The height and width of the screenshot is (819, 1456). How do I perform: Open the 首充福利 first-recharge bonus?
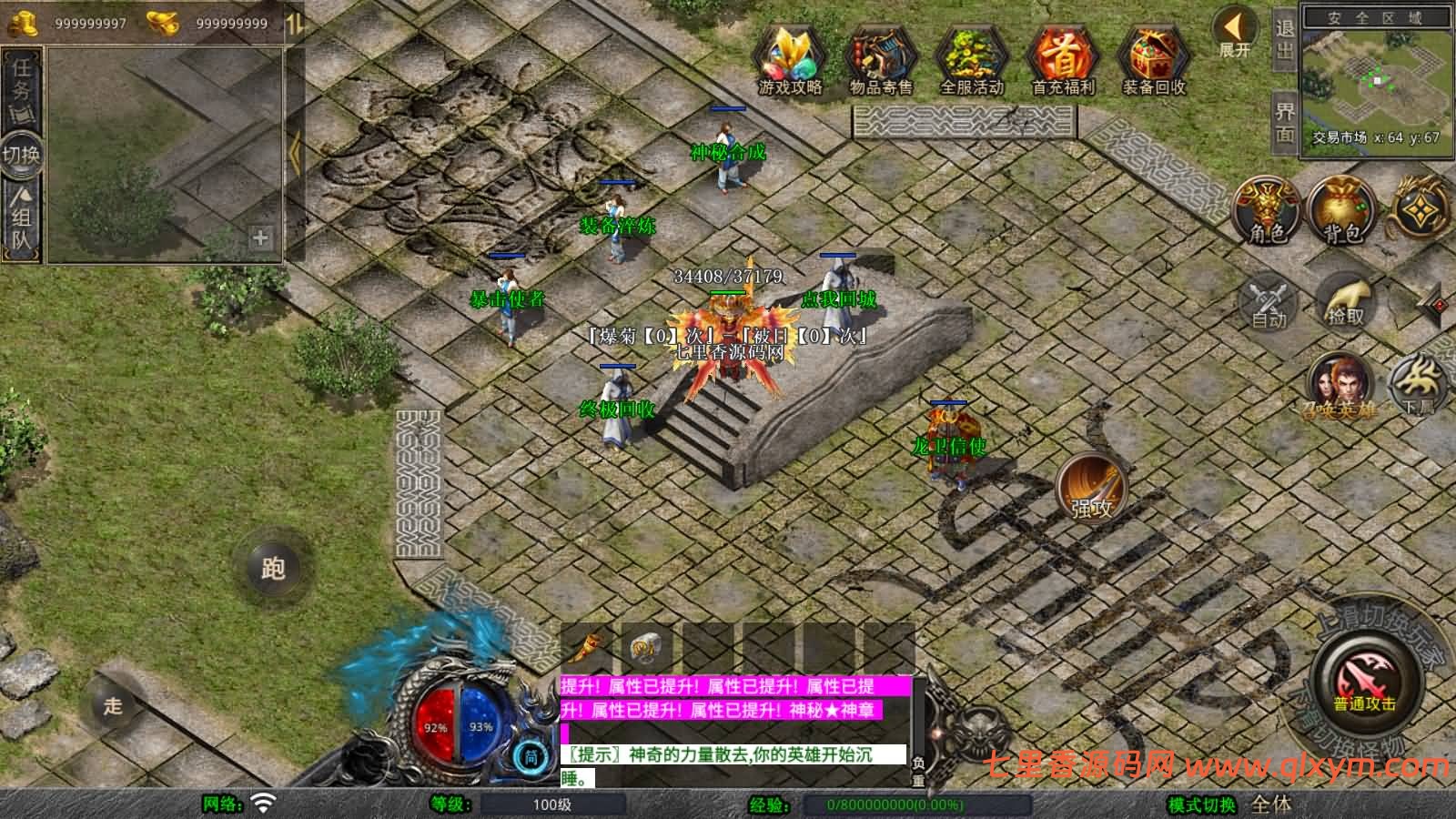tap(1062, 60)
